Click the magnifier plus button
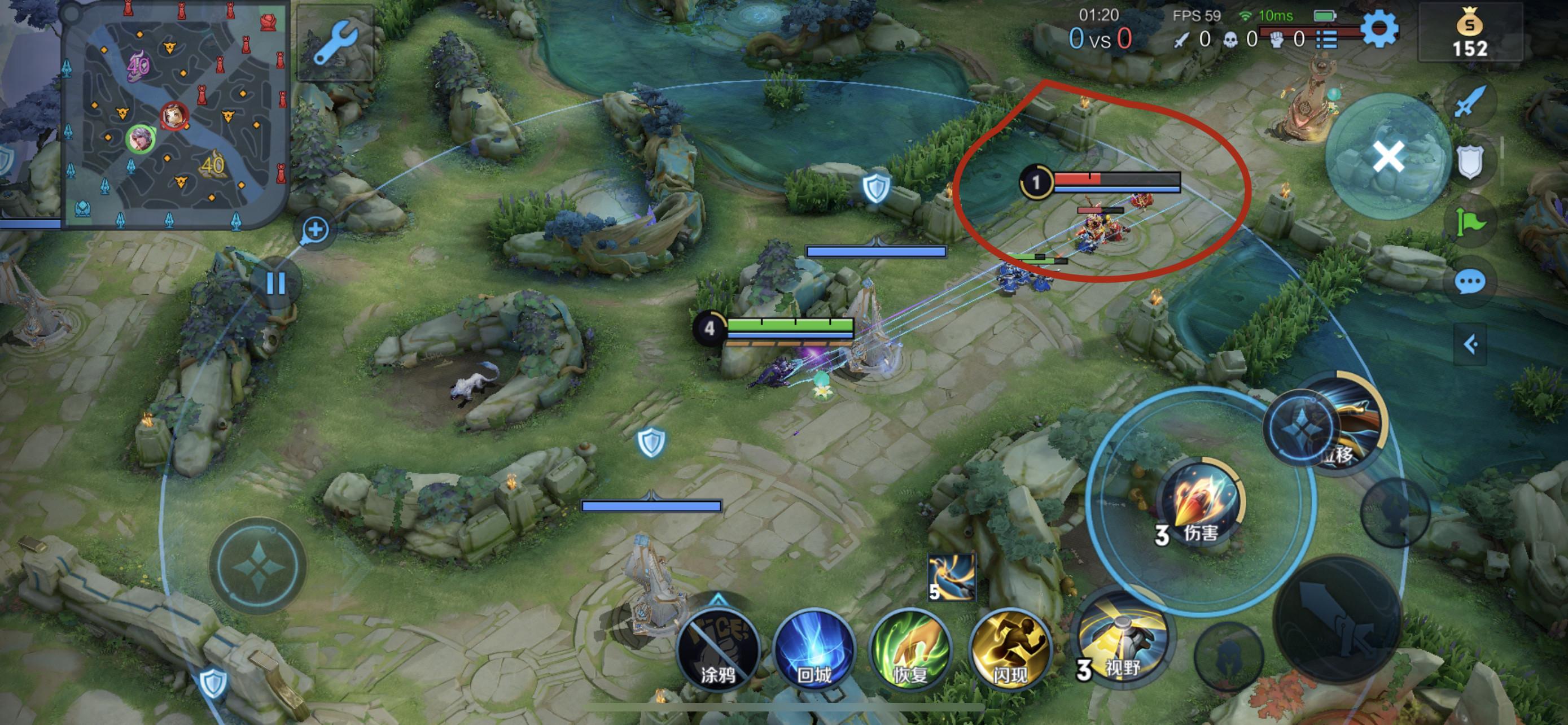1568x725 pixels. [x=315, y=230]
